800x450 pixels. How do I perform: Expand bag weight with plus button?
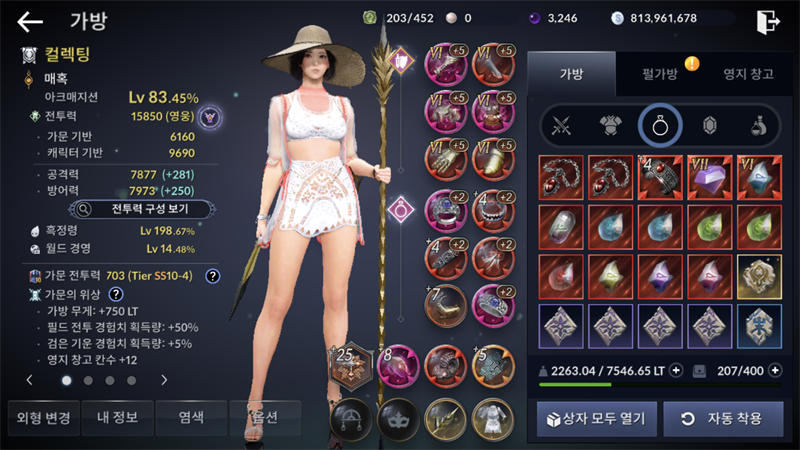point(676,370)
